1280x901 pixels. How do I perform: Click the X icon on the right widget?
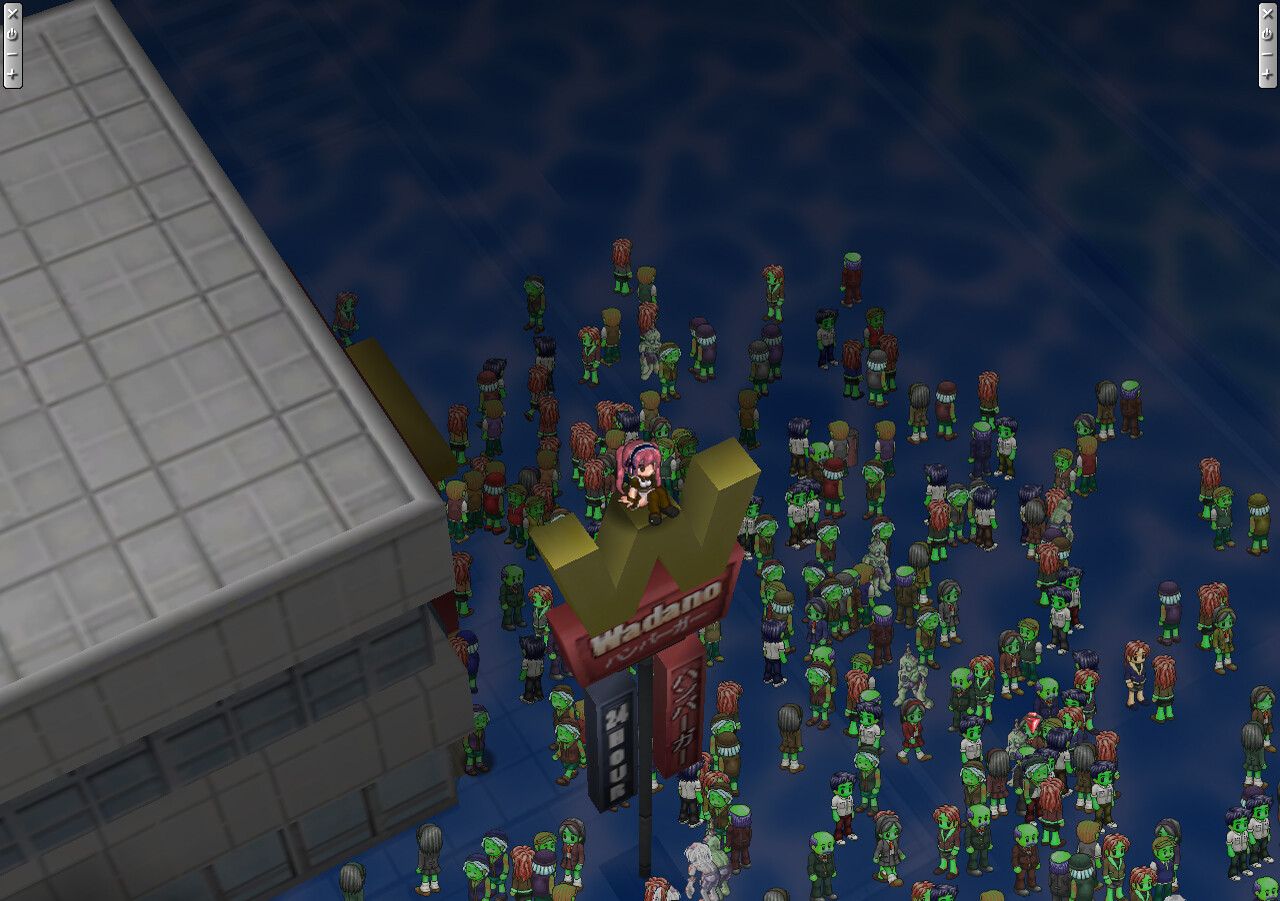pos(1267,14)
